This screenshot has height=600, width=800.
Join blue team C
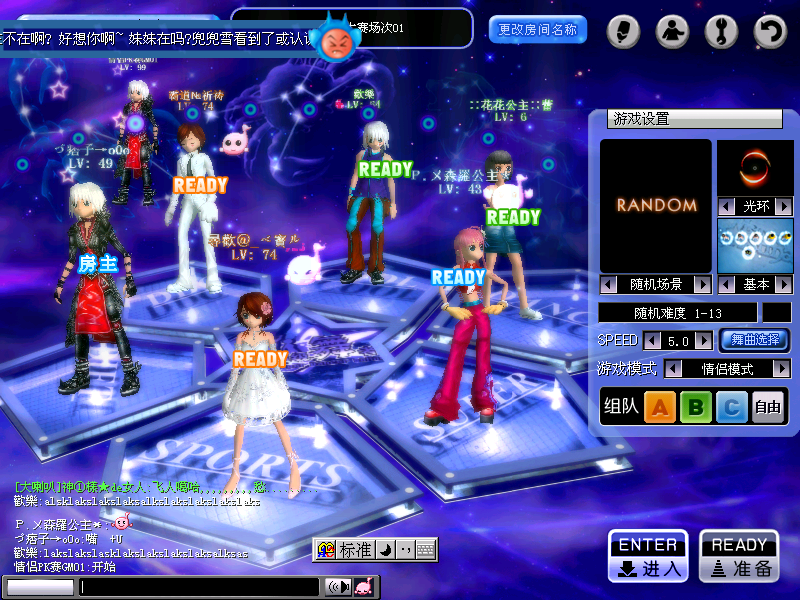tap(732, 407)
